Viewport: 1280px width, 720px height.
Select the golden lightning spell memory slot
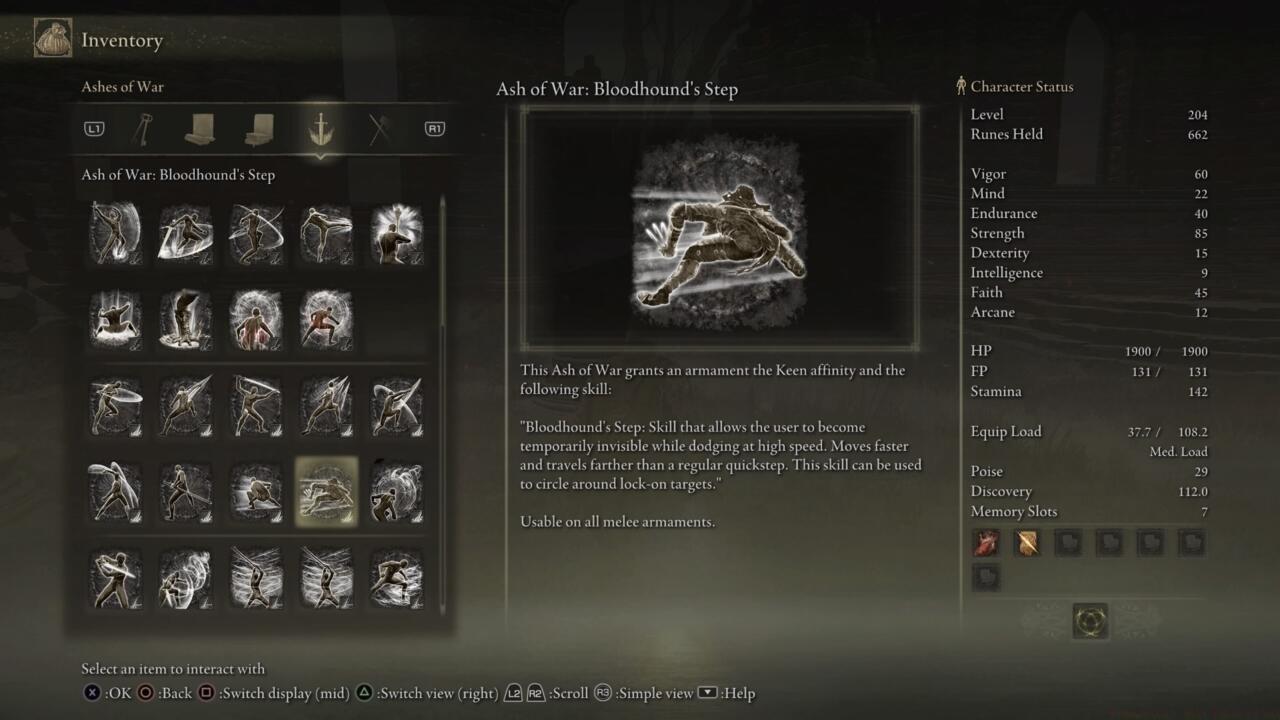[1027, 543]
